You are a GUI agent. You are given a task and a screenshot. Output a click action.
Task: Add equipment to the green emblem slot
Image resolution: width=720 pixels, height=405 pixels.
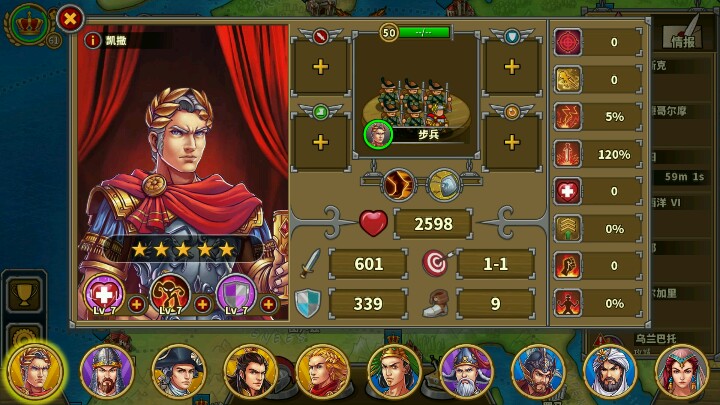pos(320,142)
